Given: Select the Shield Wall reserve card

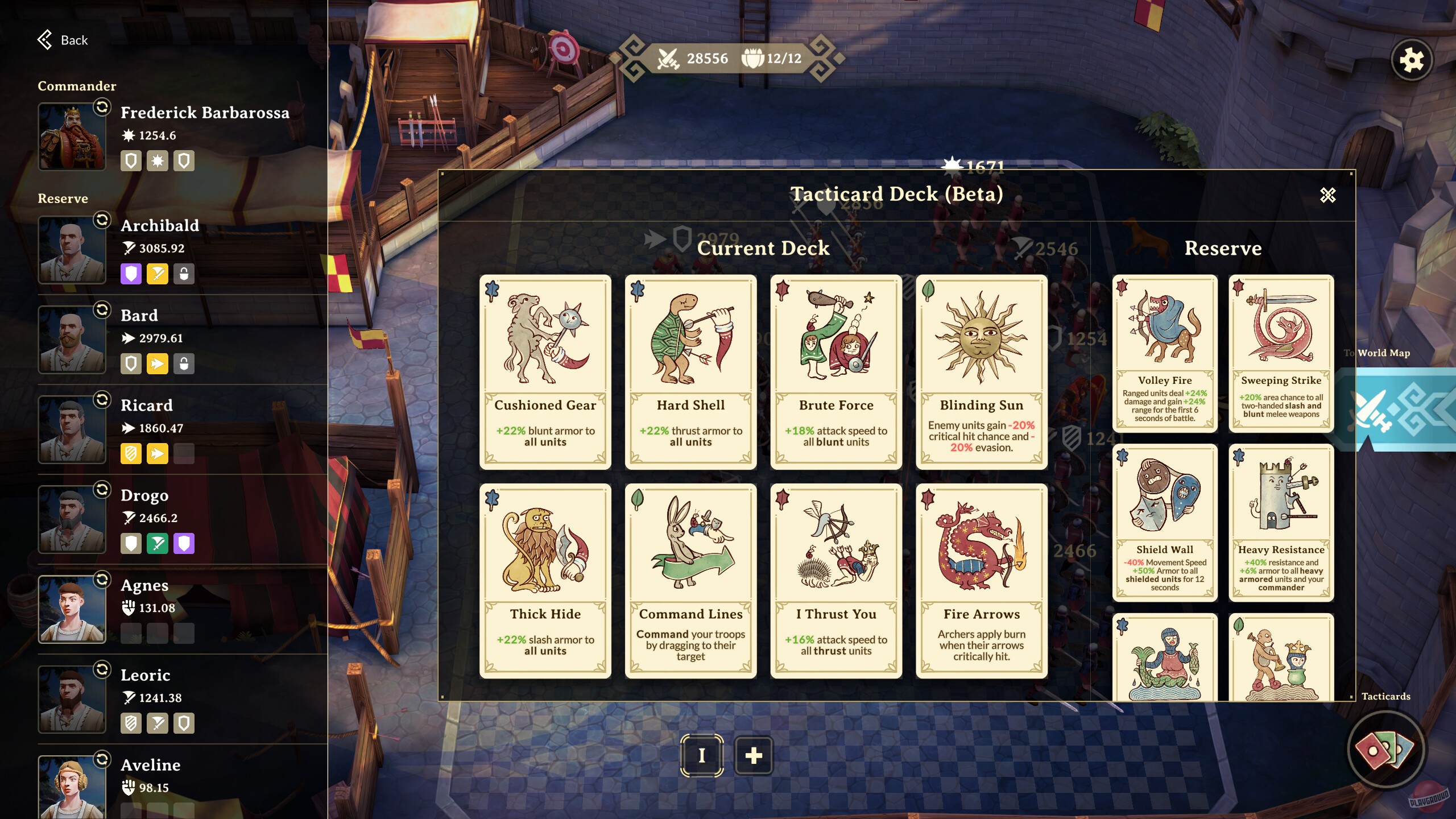Looking at the screenshot, I should (1165, 522).
